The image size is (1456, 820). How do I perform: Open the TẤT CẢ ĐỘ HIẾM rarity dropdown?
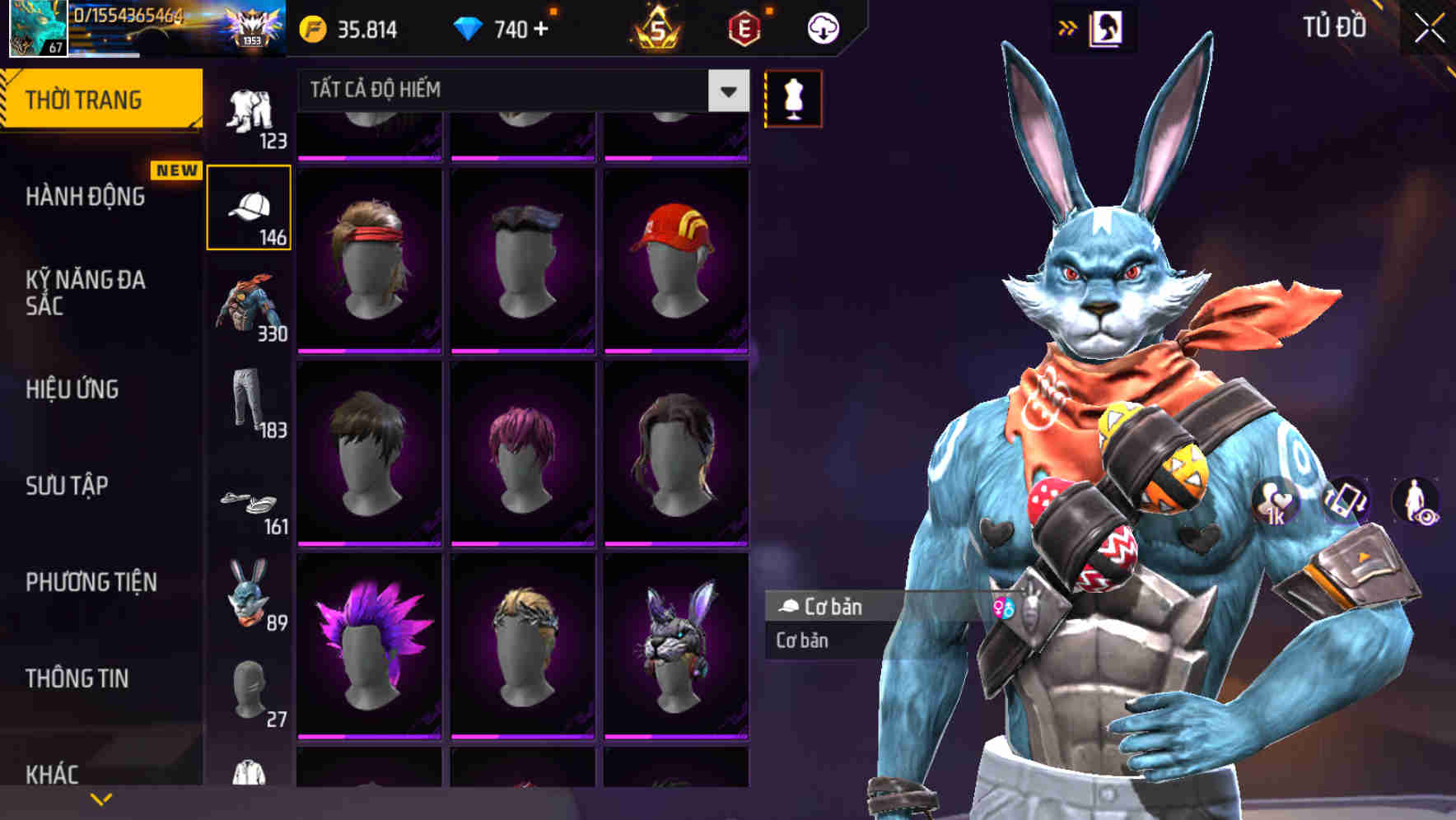click(x=517, y=91)
